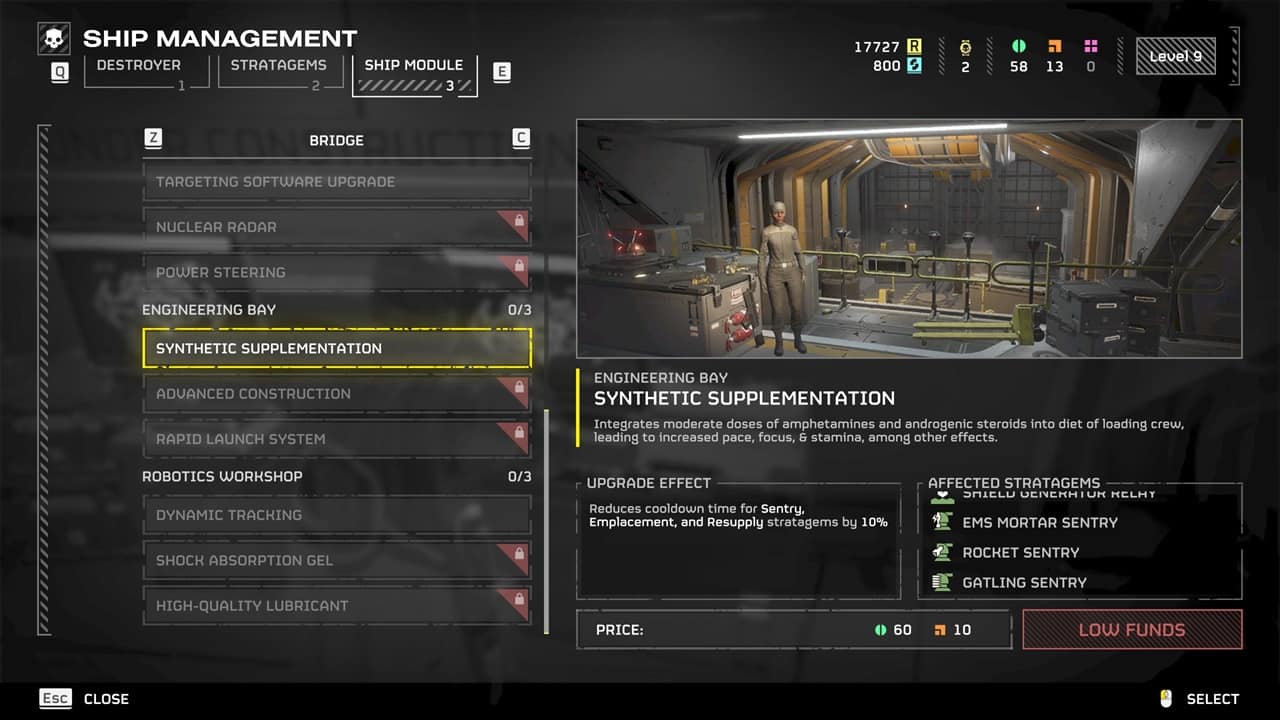
Task: Select EMS Mortar Sentry in affected stratagems
Action: pos(1040,522)
